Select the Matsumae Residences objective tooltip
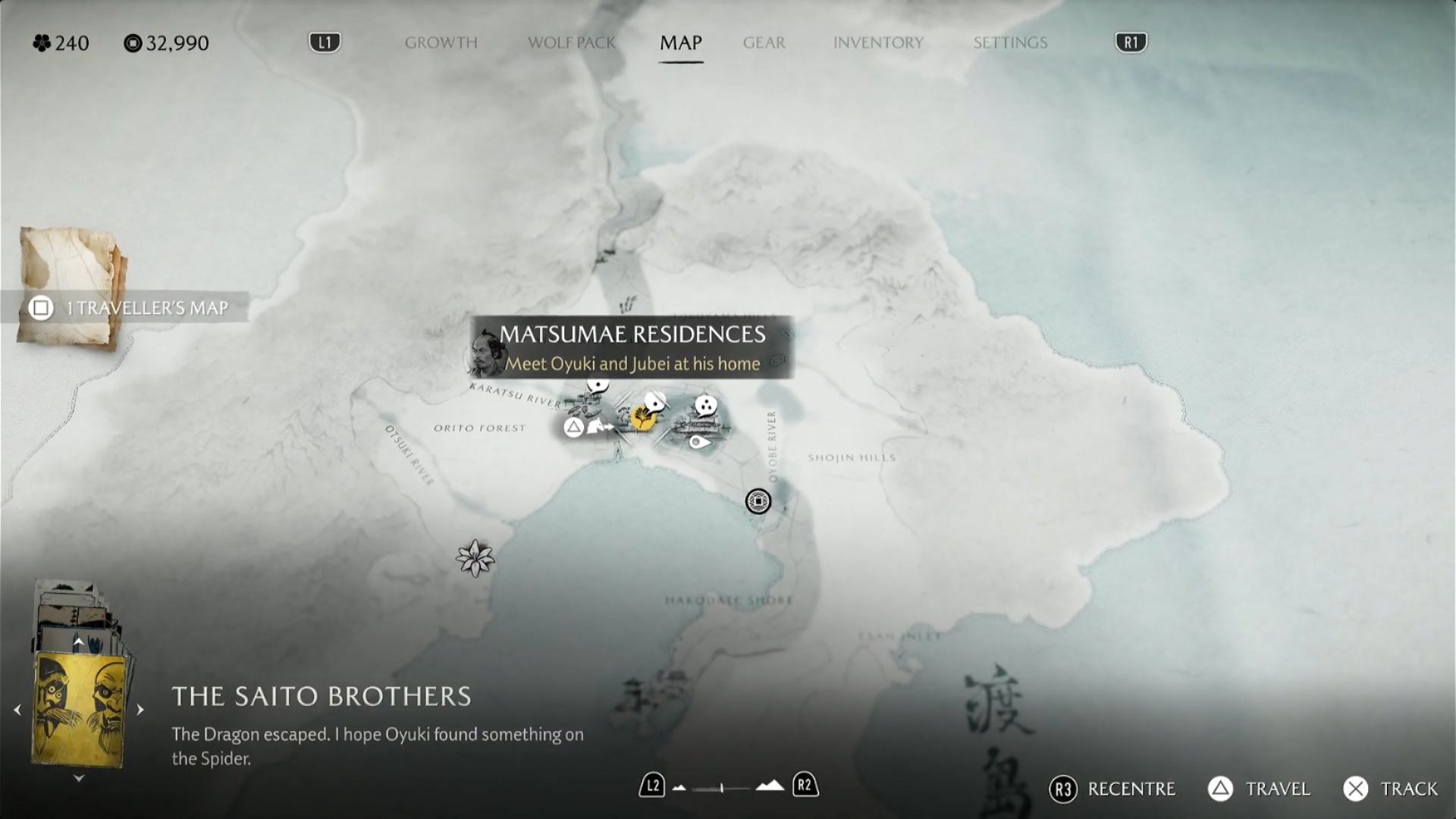 coord(632,348)
